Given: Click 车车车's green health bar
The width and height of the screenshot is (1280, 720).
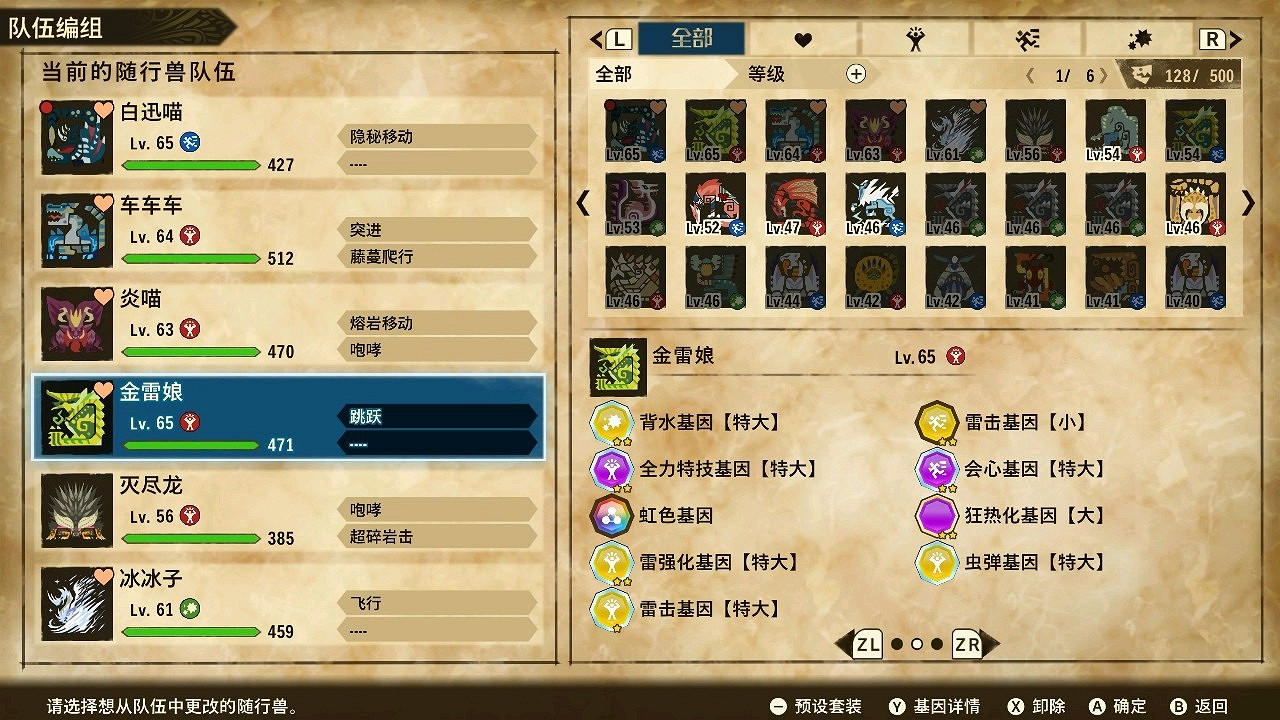Looking at the screenshot, I should tap(190, 259).
